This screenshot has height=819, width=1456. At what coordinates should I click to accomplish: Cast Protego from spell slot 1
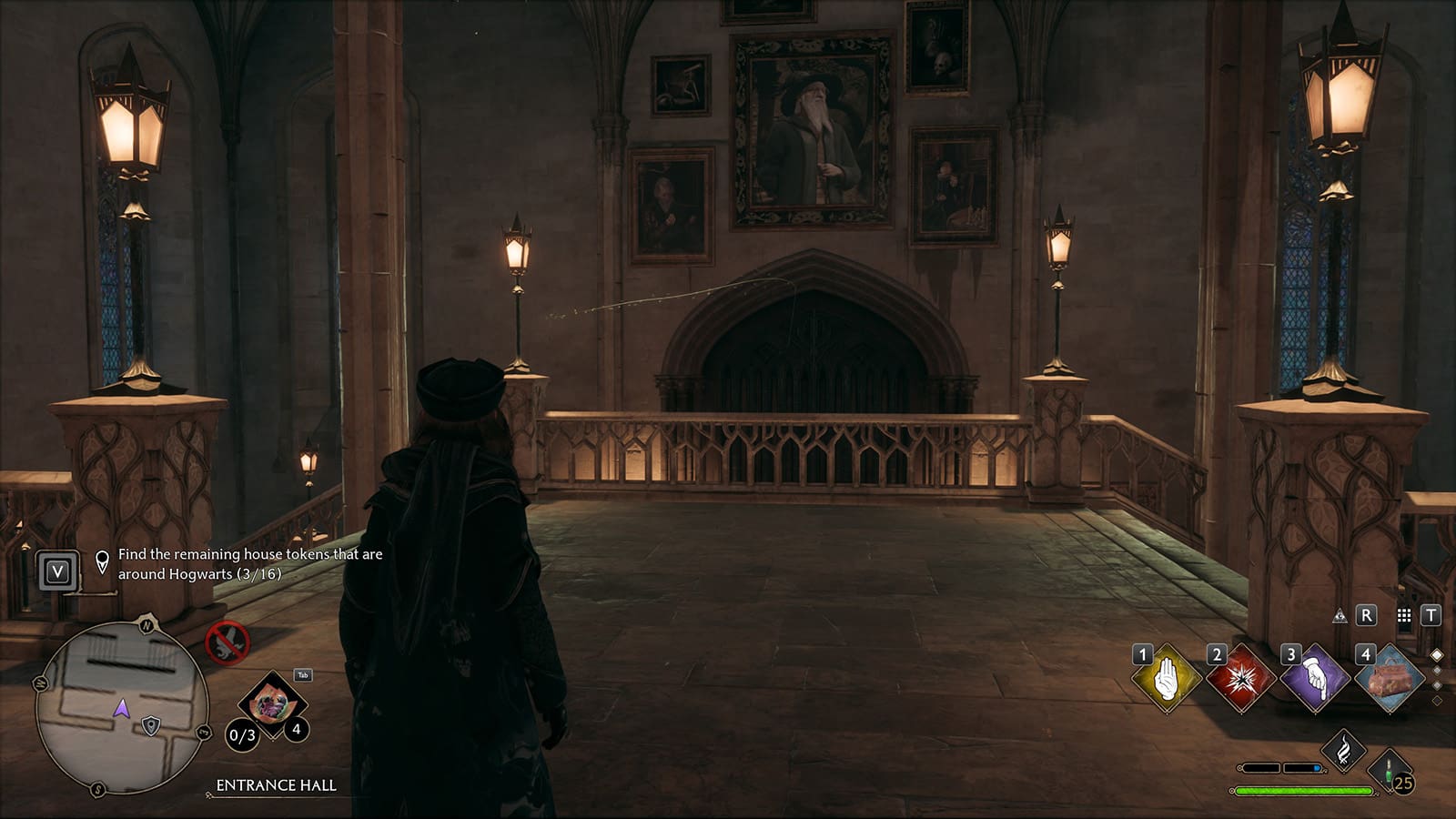(x=1168, y=677)
